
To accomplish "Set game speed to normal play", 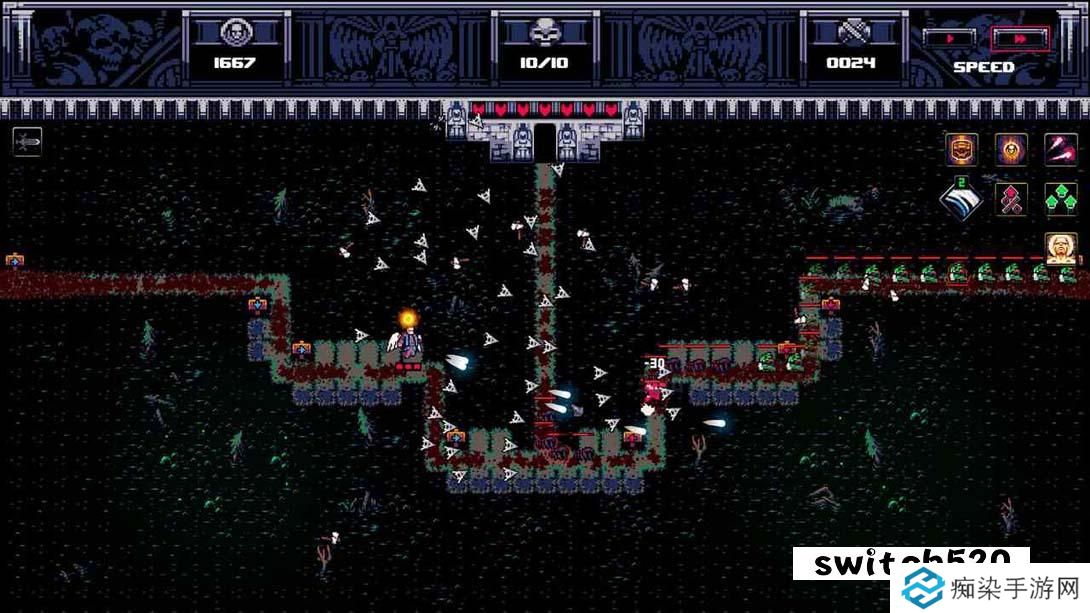I will (x=948, y=38).
